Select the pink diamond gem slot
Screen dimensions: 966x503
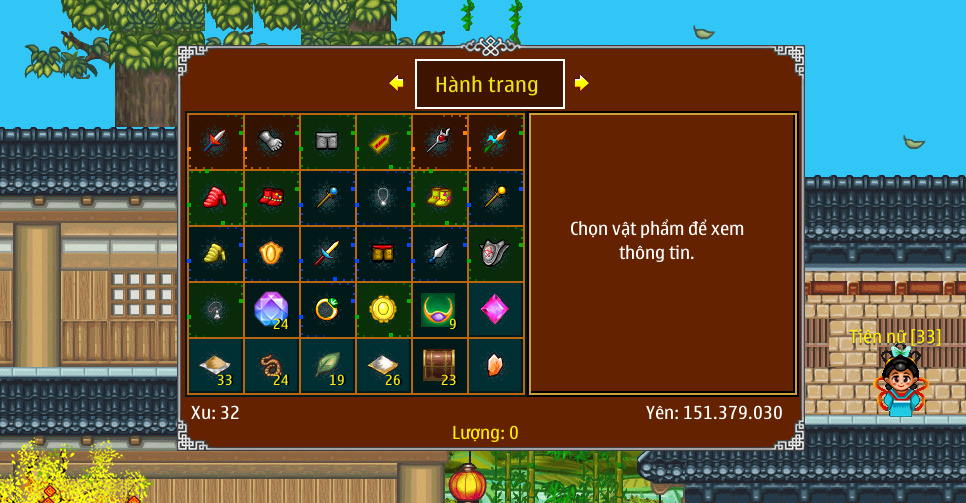[495, 310]
